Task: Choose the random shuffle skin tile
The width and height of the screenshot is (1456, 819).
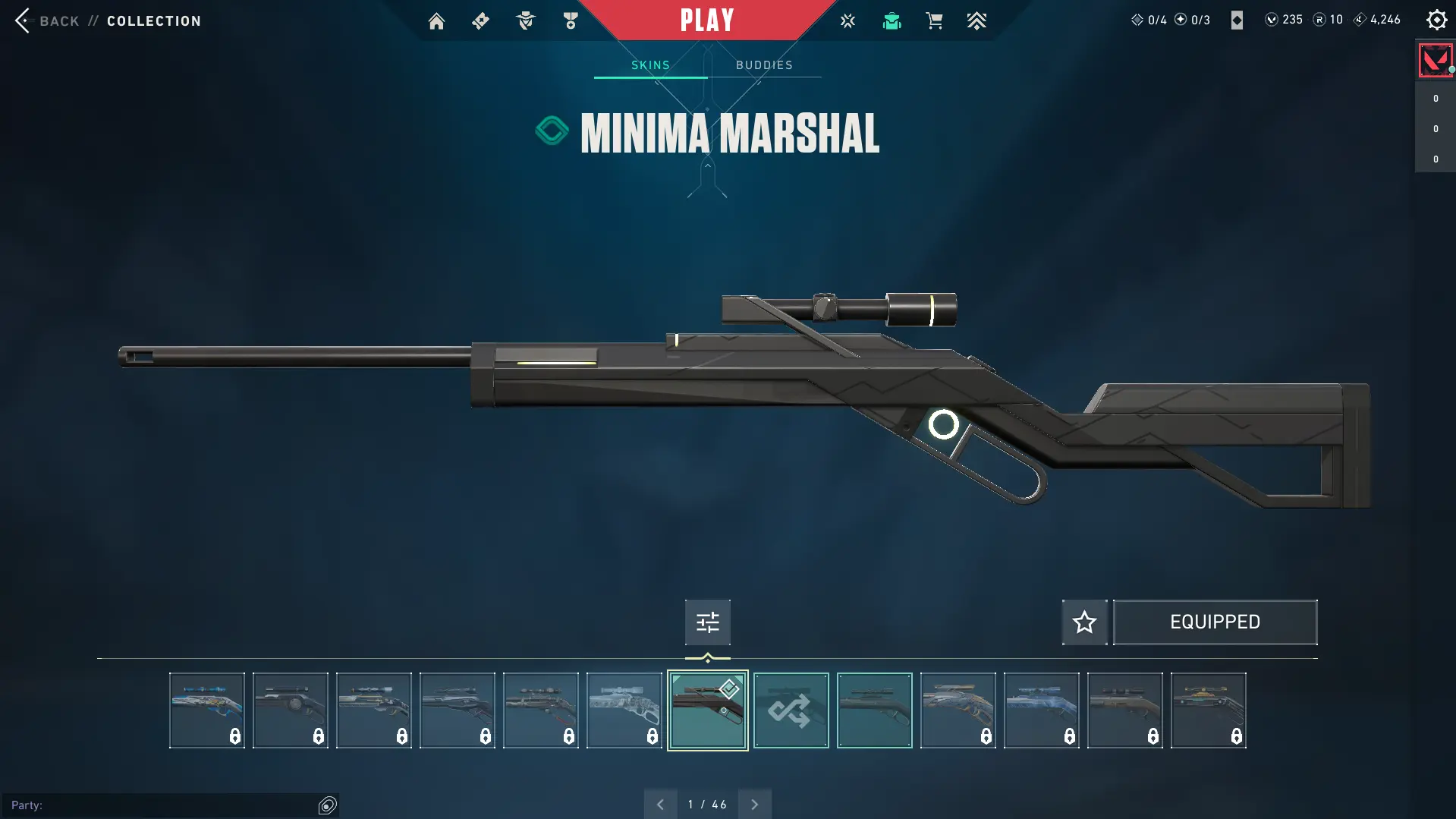Action: click(791, 710)
